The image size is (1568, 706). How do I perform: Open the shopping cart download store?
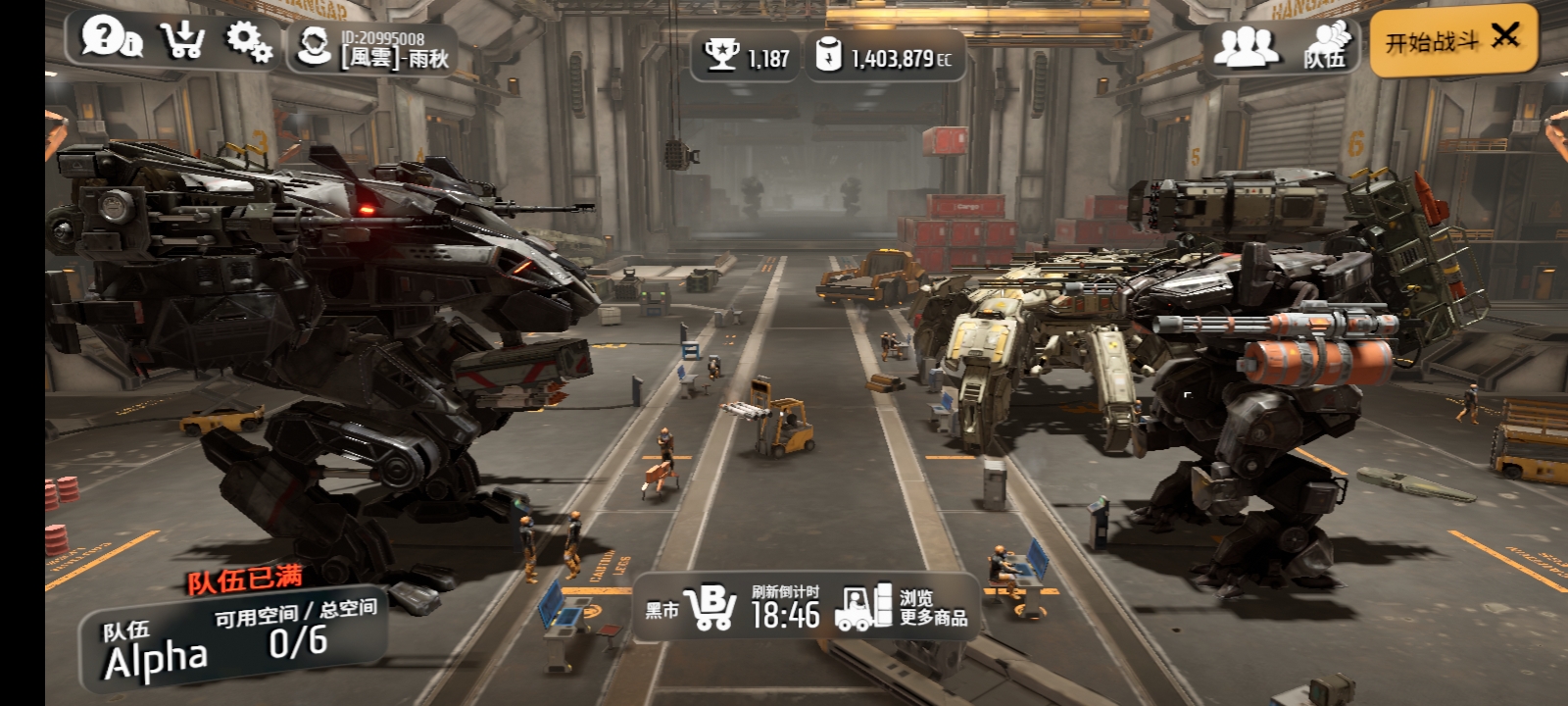click(182, 40)
